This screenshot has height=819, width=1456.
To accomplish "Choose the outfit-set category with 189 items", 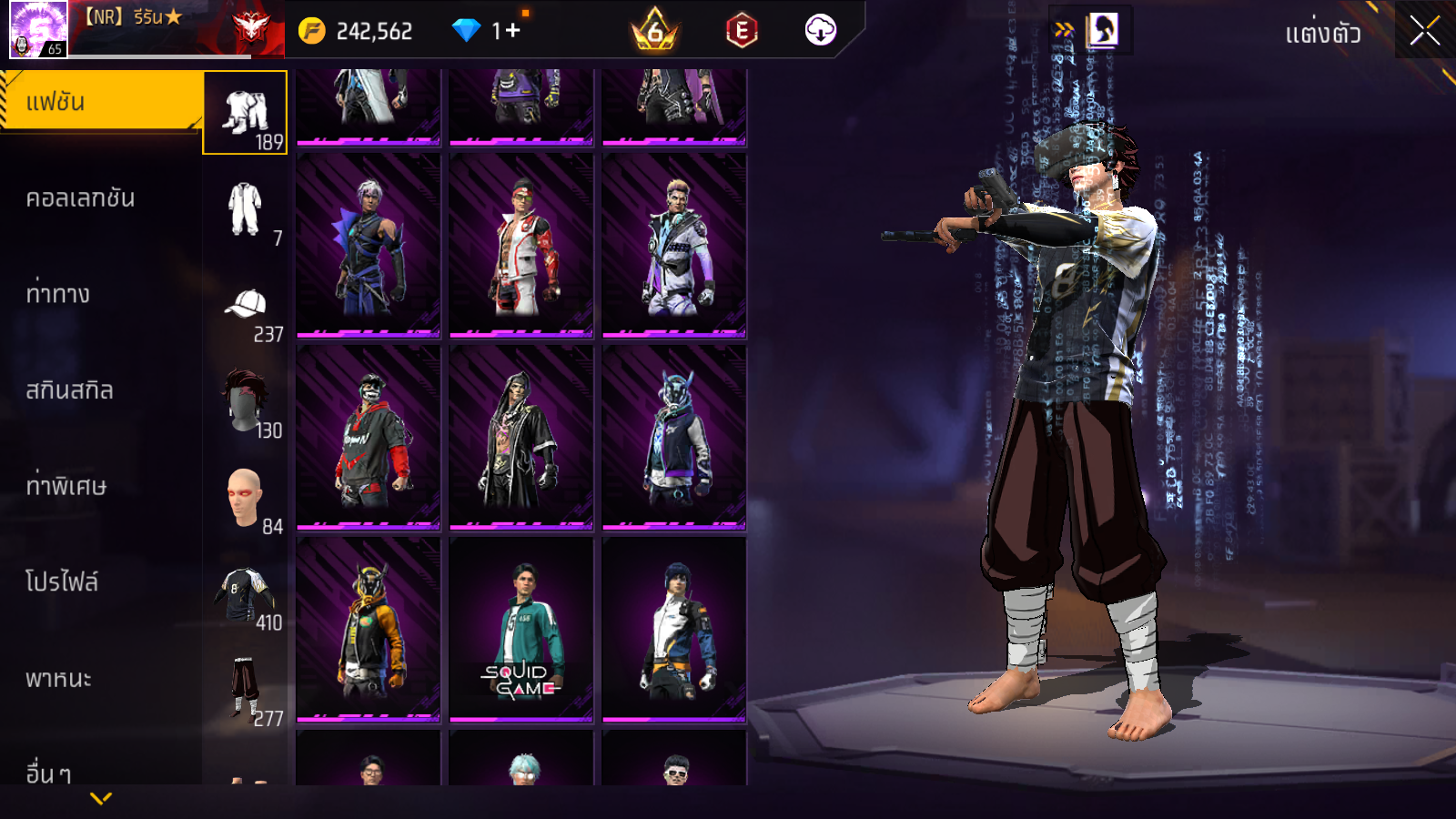I will (x=246, y=113).
